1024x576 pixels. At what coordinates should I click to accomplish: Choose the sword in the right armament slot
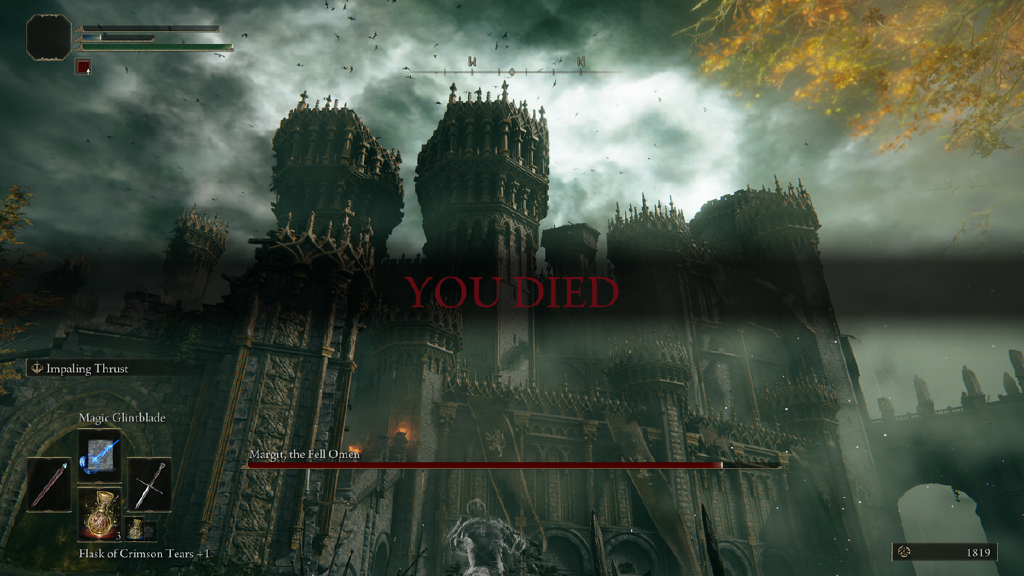149,485
